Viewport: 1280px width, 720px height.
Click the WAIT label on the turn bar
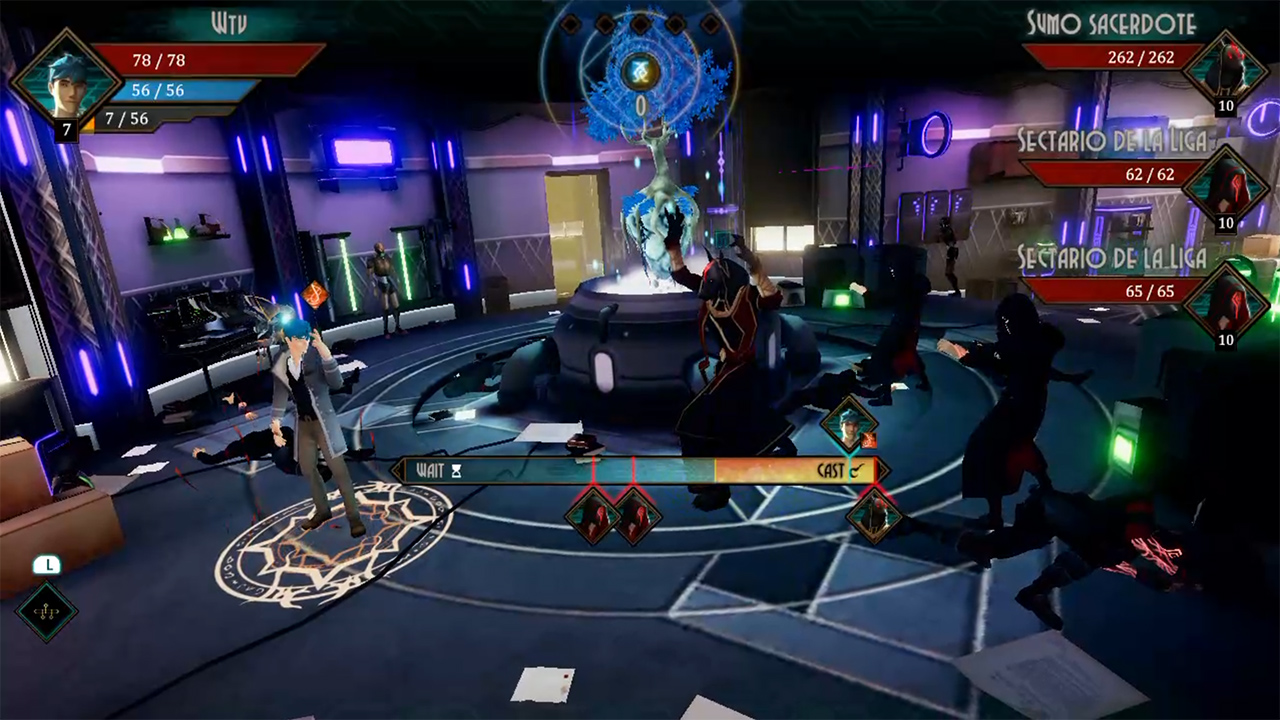click(x=432, y=470)
